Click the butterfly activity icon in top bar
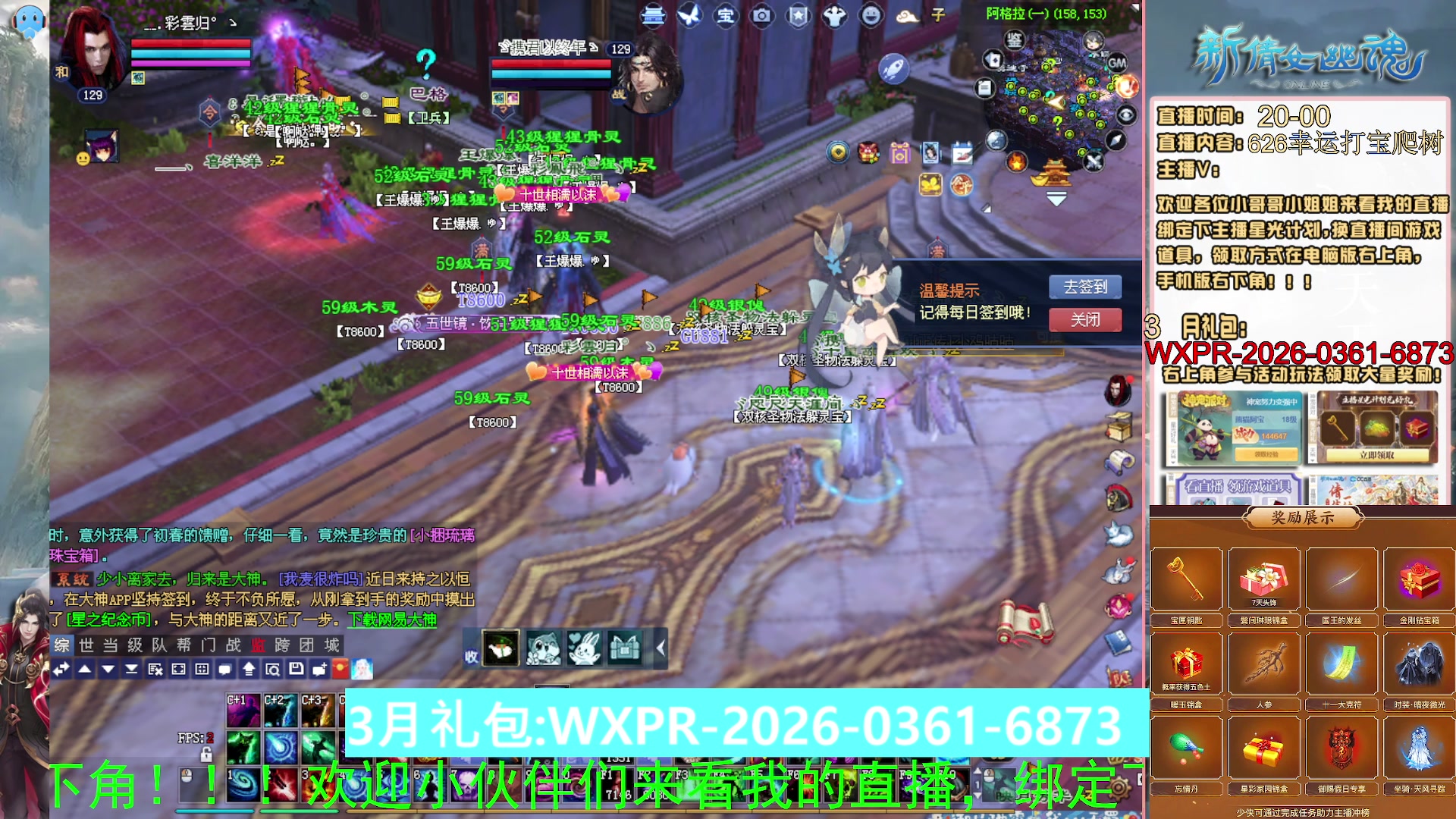Image resolution: width=1456 pixels, height=819 pixels. click(x=690, y=17)
